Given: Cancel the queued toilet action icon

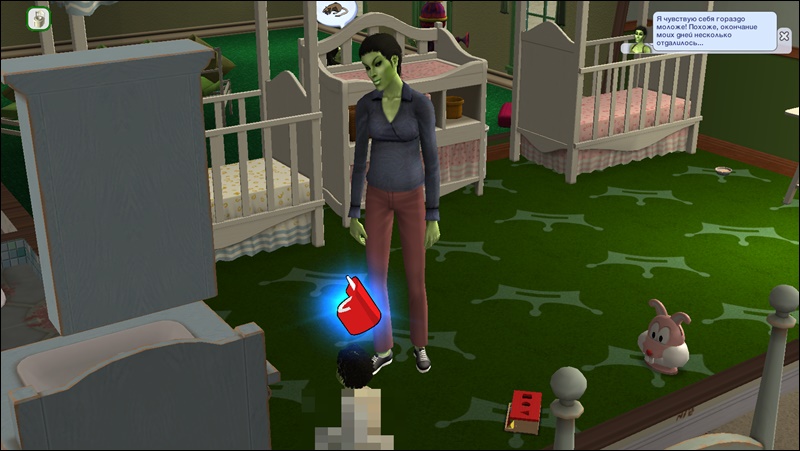Looking at the screenshot, I should pyautogui.click(x=39, y=19).
